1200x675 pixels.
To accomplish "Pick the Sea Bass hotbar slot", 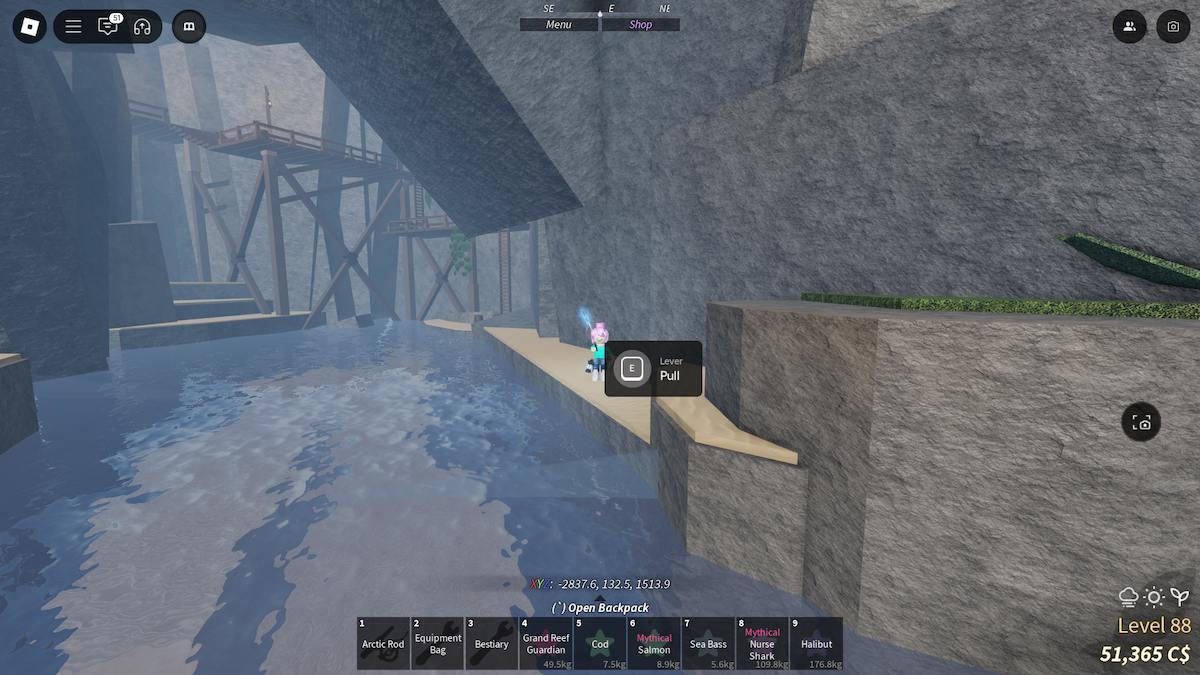I will 708,643.
